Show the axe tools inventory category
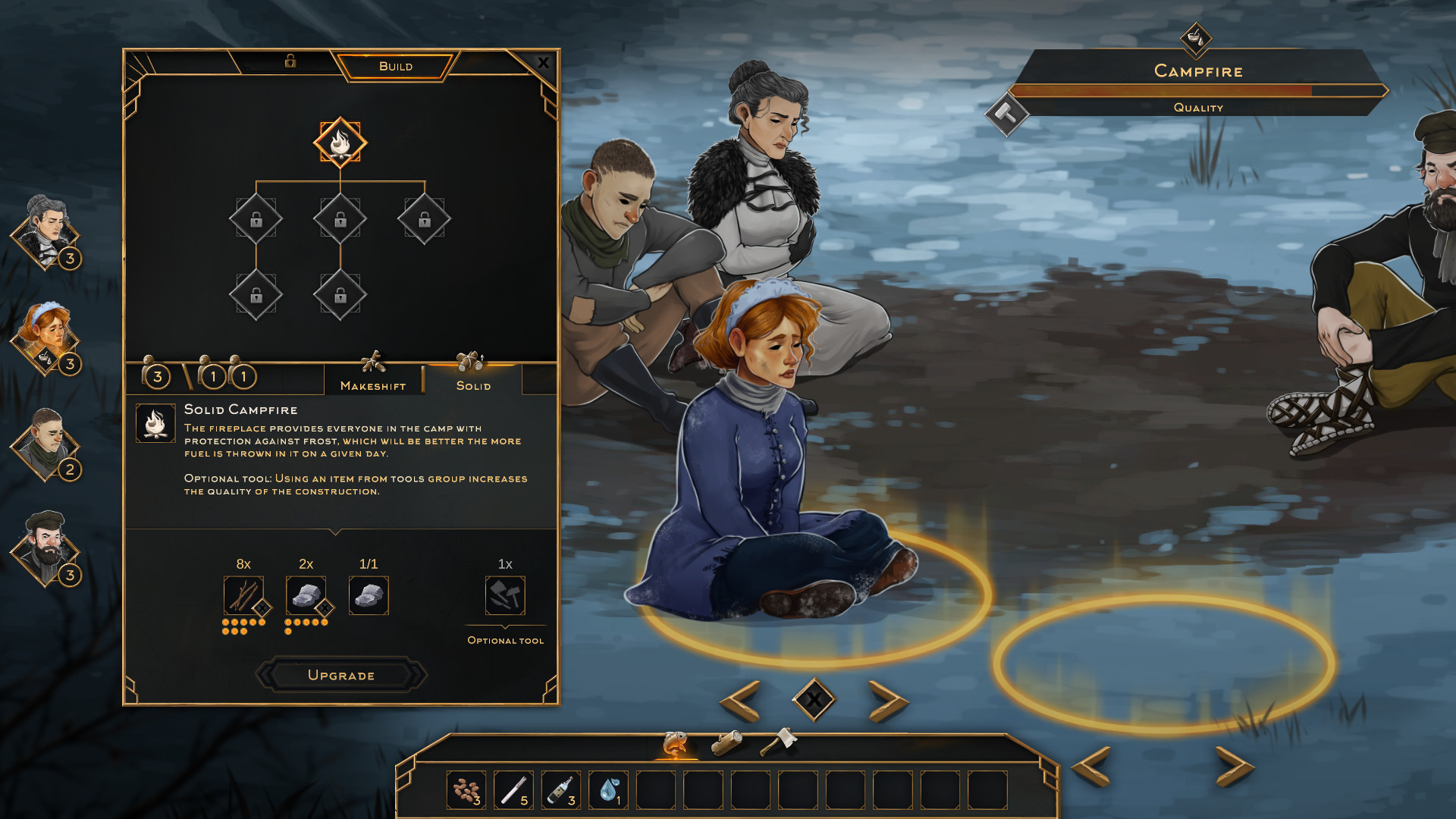Screen dimensions: 1456x819 pyautogui.click(x=778, y=741)
